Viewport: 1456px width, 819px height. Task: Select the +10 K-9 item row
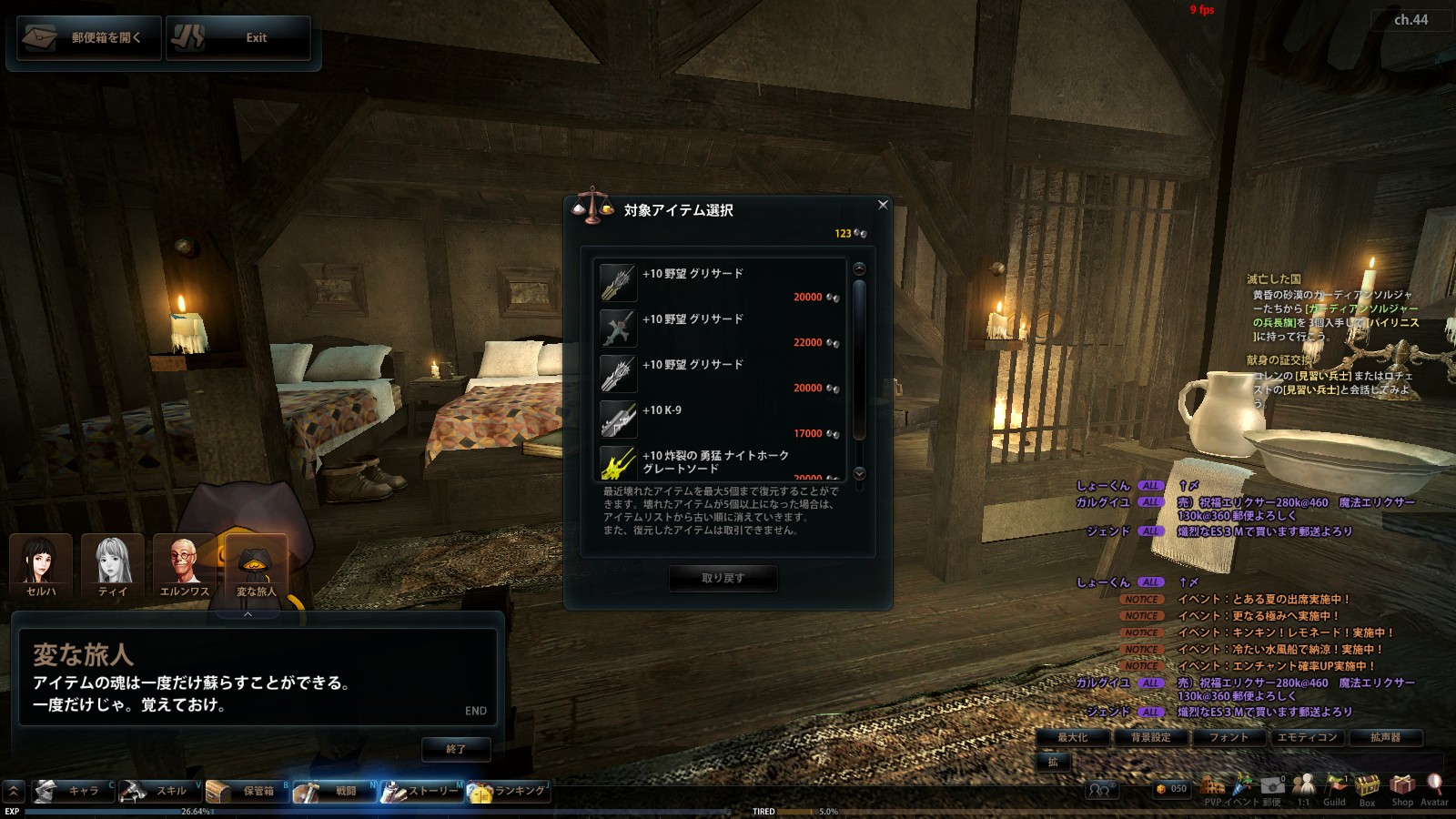coord(719,420)
